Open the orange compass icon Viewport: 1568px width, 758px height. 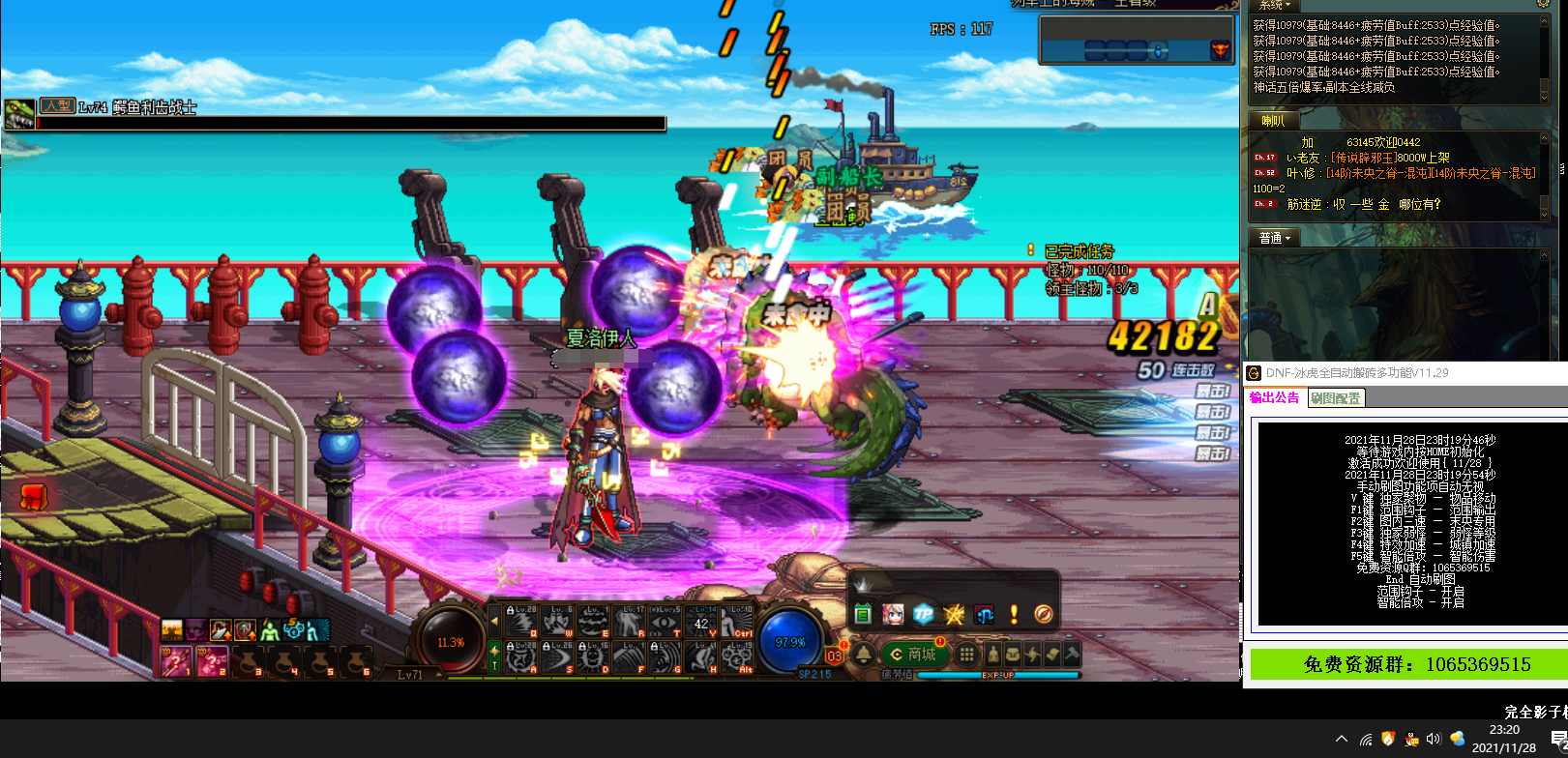pos(1043,614)
